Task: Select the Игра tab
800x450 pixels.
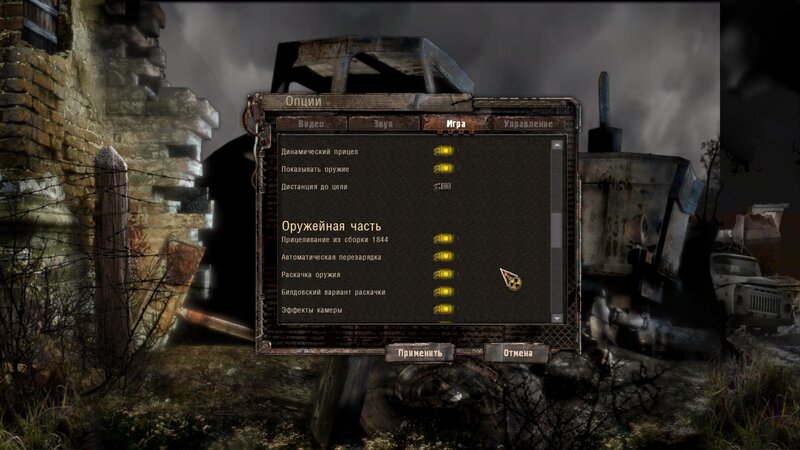Action: tap(456, 124)
